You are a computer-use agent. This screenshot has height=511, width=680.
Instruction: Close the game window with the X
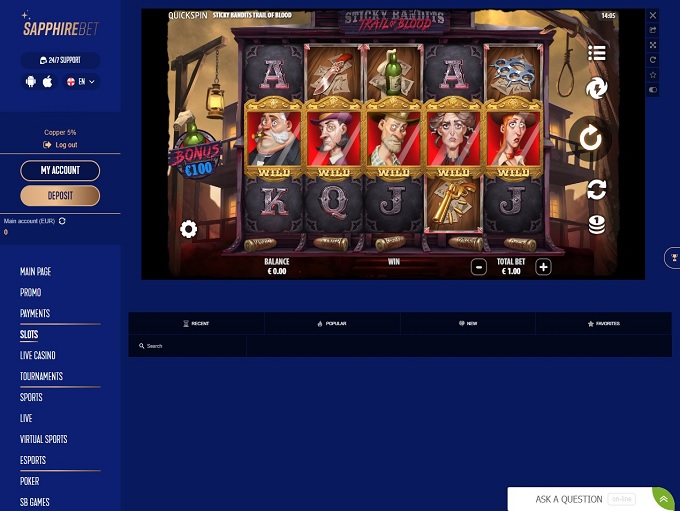coord(653,16)
